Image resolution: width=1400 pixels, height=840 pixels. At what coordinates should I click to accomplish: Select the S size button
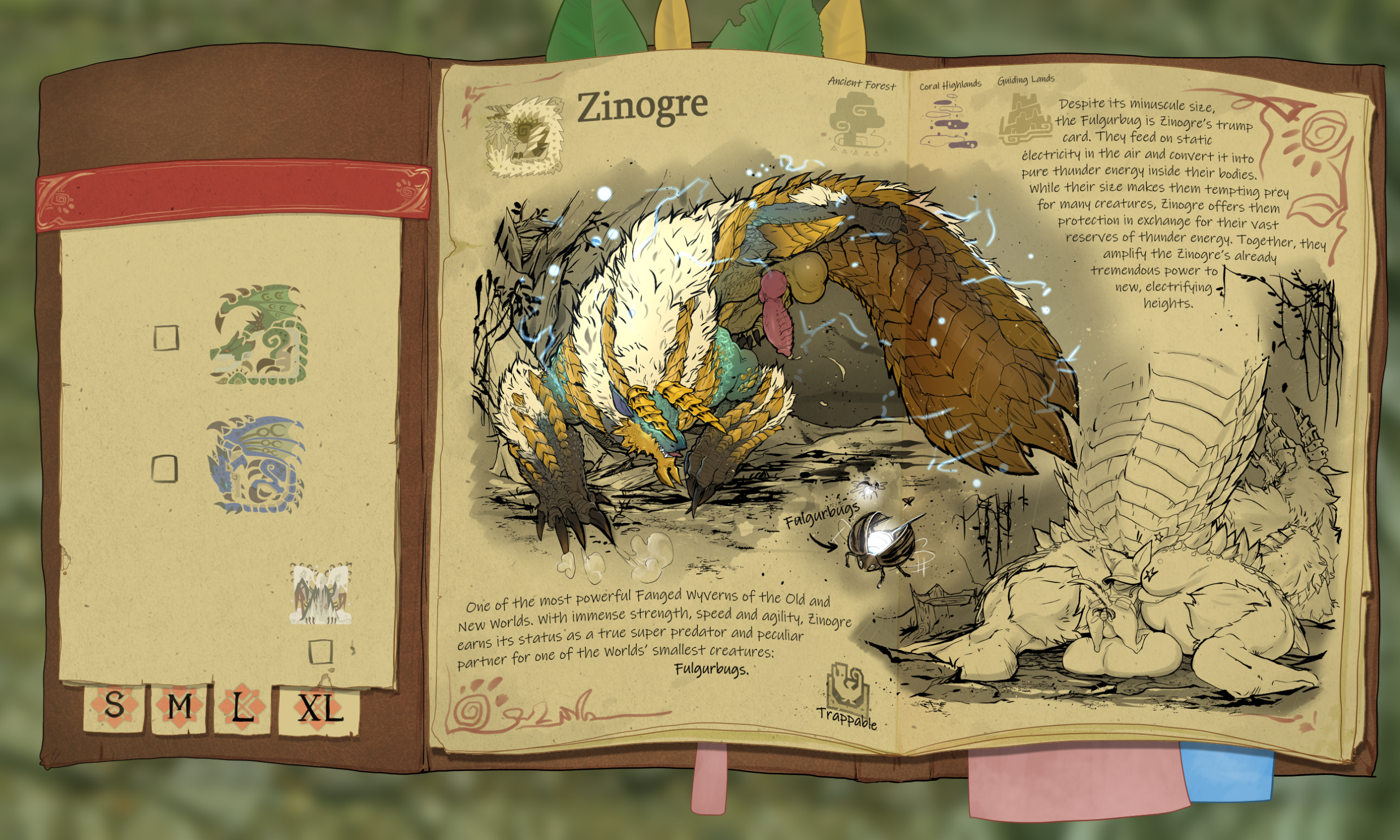coord(113,708)
